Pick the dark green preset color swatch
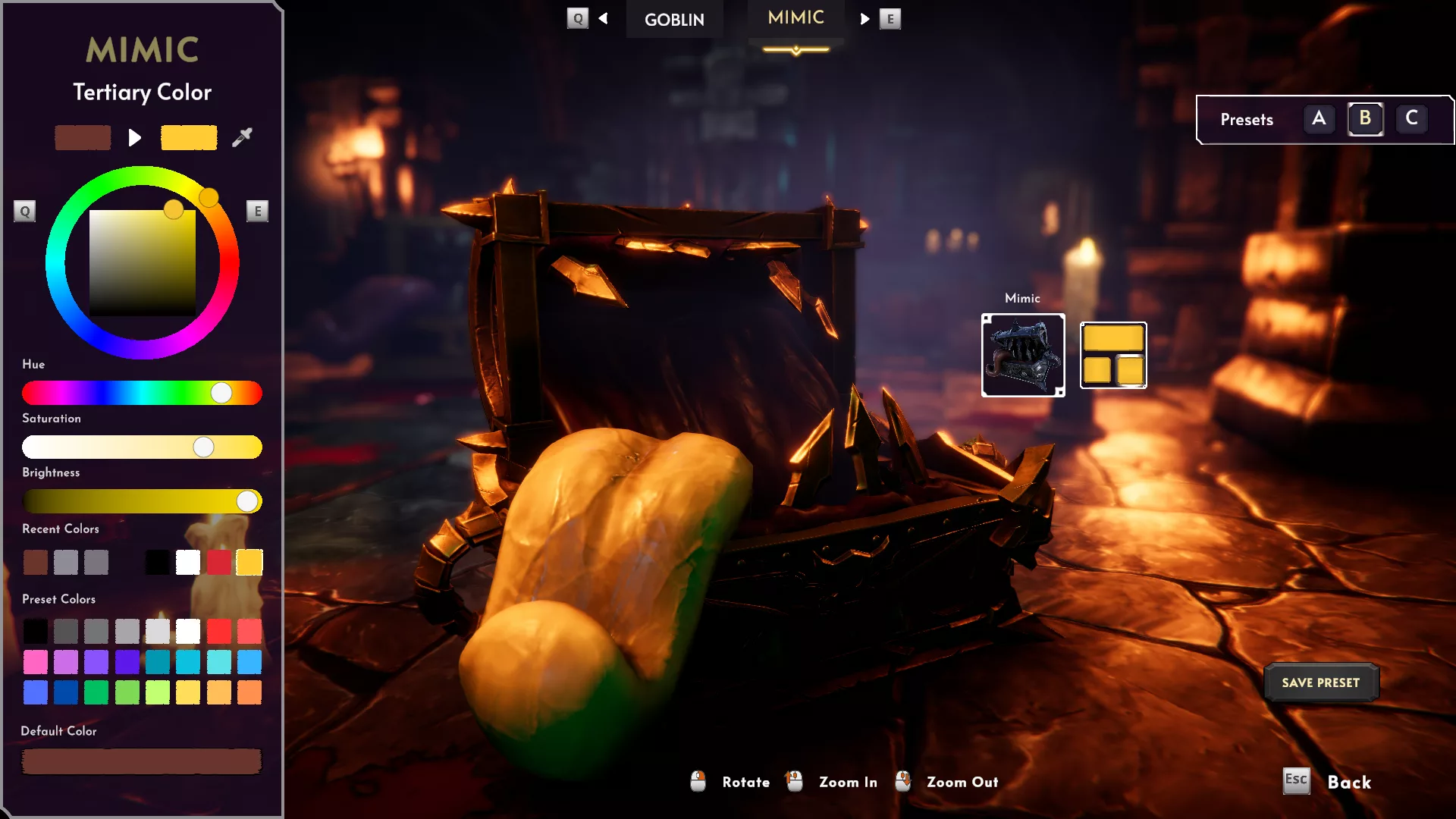The height and width of the screenshot is (819, 1456). (96, 692)
